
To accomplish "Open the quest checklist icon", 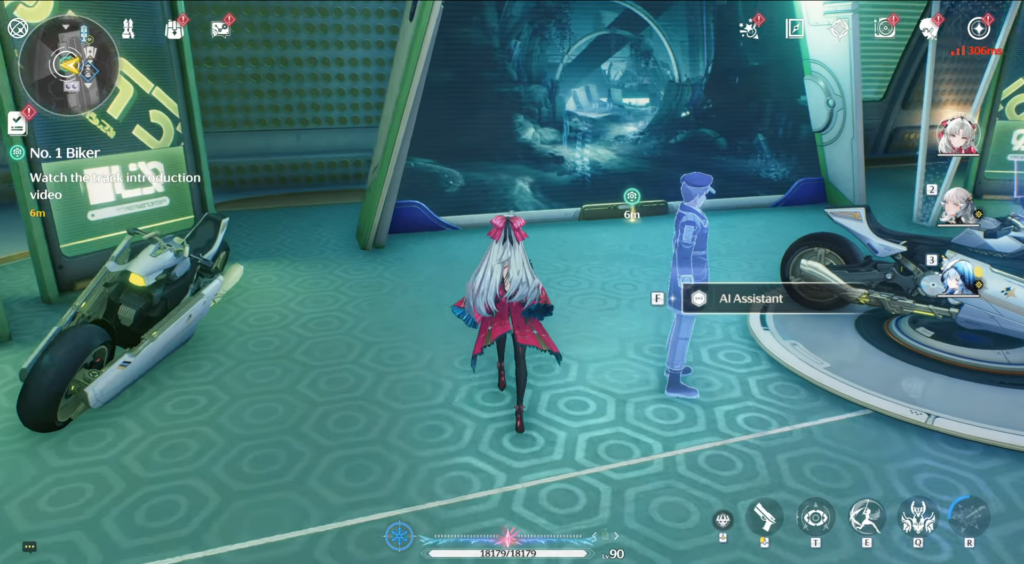I will coord(17,122).
